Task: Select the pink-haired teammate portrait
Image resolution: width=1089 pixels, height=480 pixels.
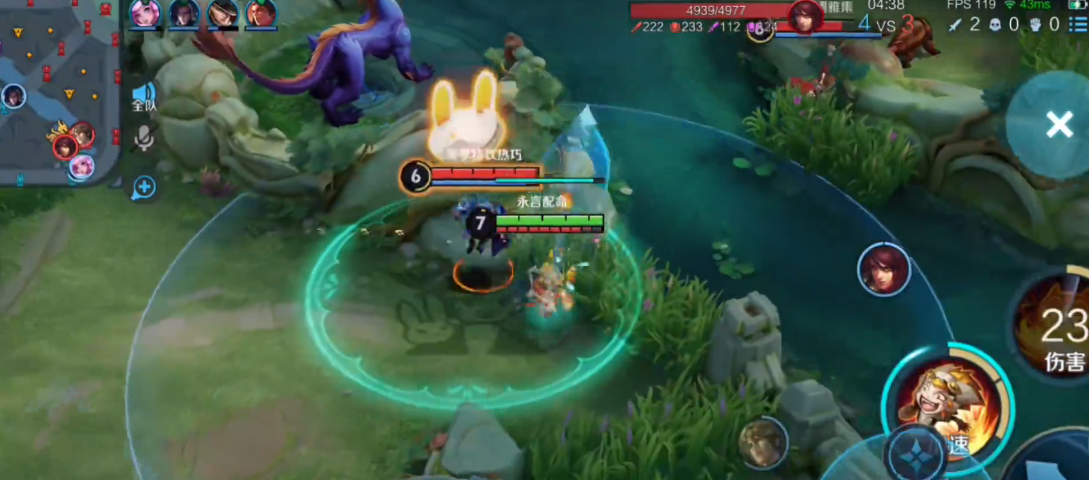Action: point(145,13)
